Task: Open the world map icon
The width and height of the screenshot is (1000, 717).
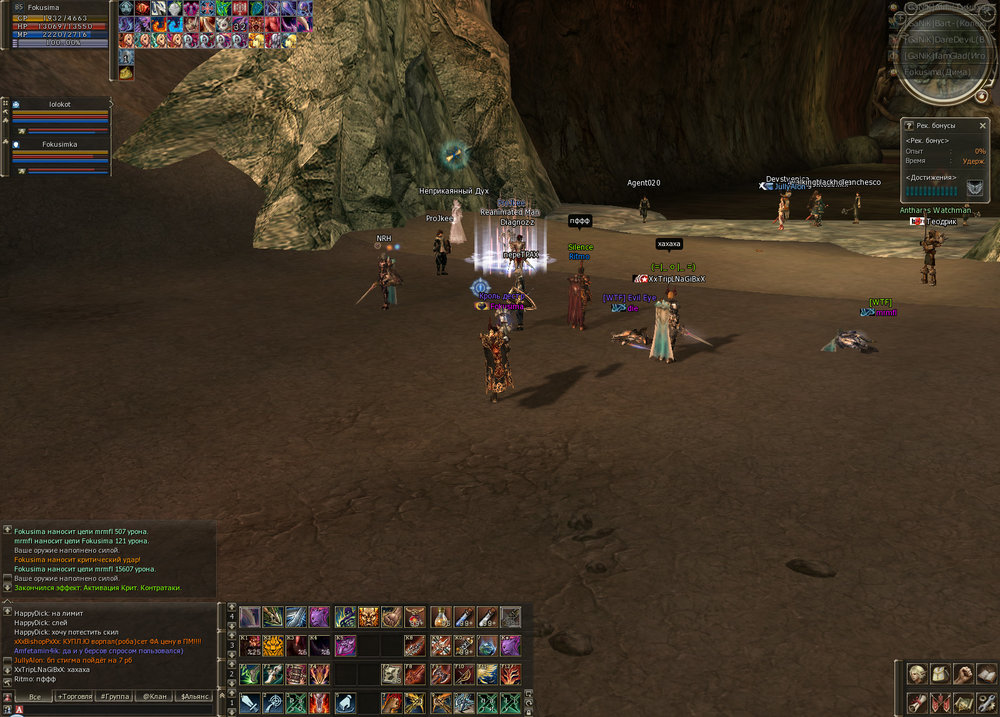Action: click(x=962, y=700)
